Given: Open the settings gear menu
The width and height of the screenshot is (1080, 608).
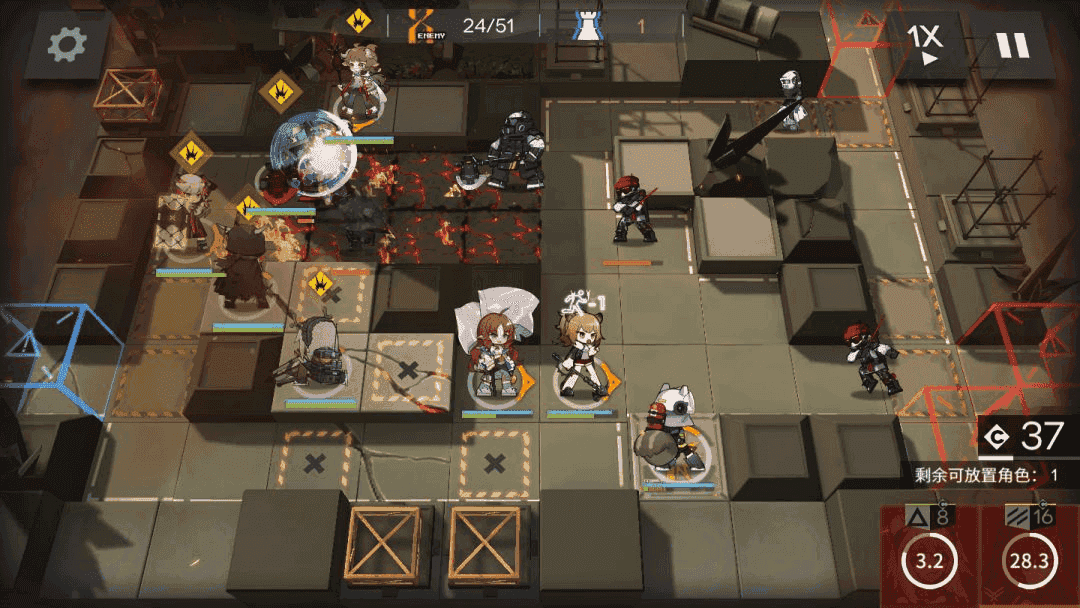Looking at the screenshot, I should [68, 43].
